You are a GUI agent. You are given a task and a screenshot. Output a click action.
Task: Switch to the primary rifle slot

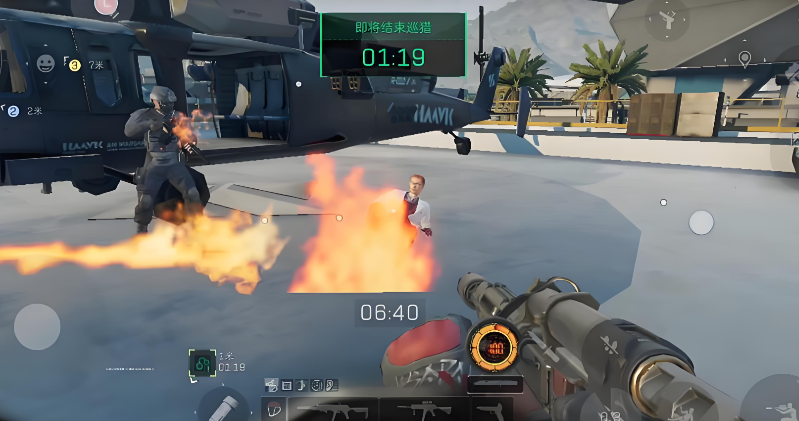pyautogui.click(x=332, y=410)
